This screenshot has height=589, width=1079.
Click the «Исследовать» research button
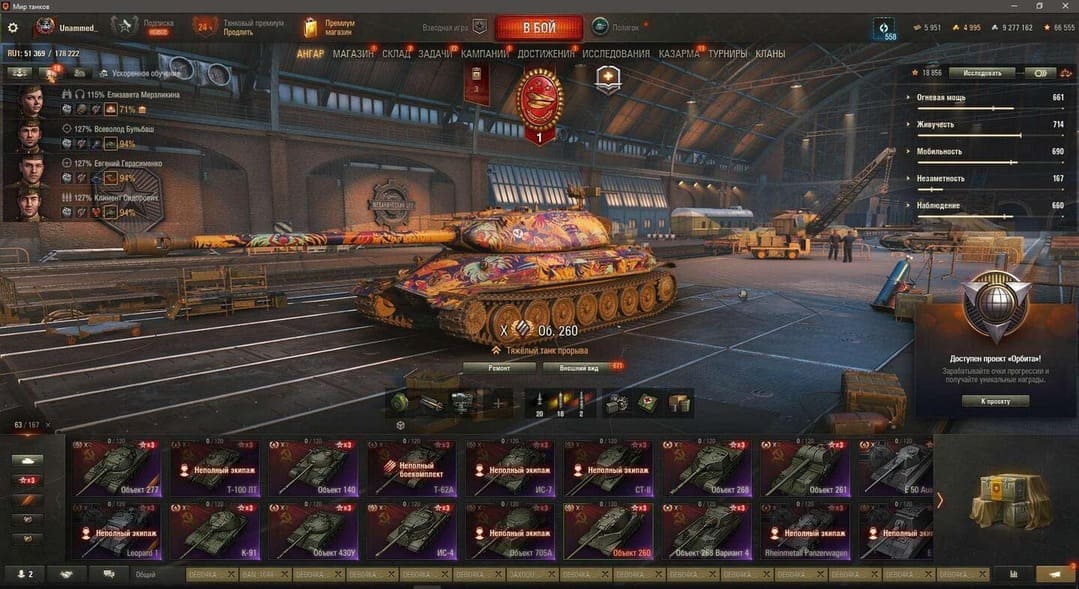tap(981, 73)
